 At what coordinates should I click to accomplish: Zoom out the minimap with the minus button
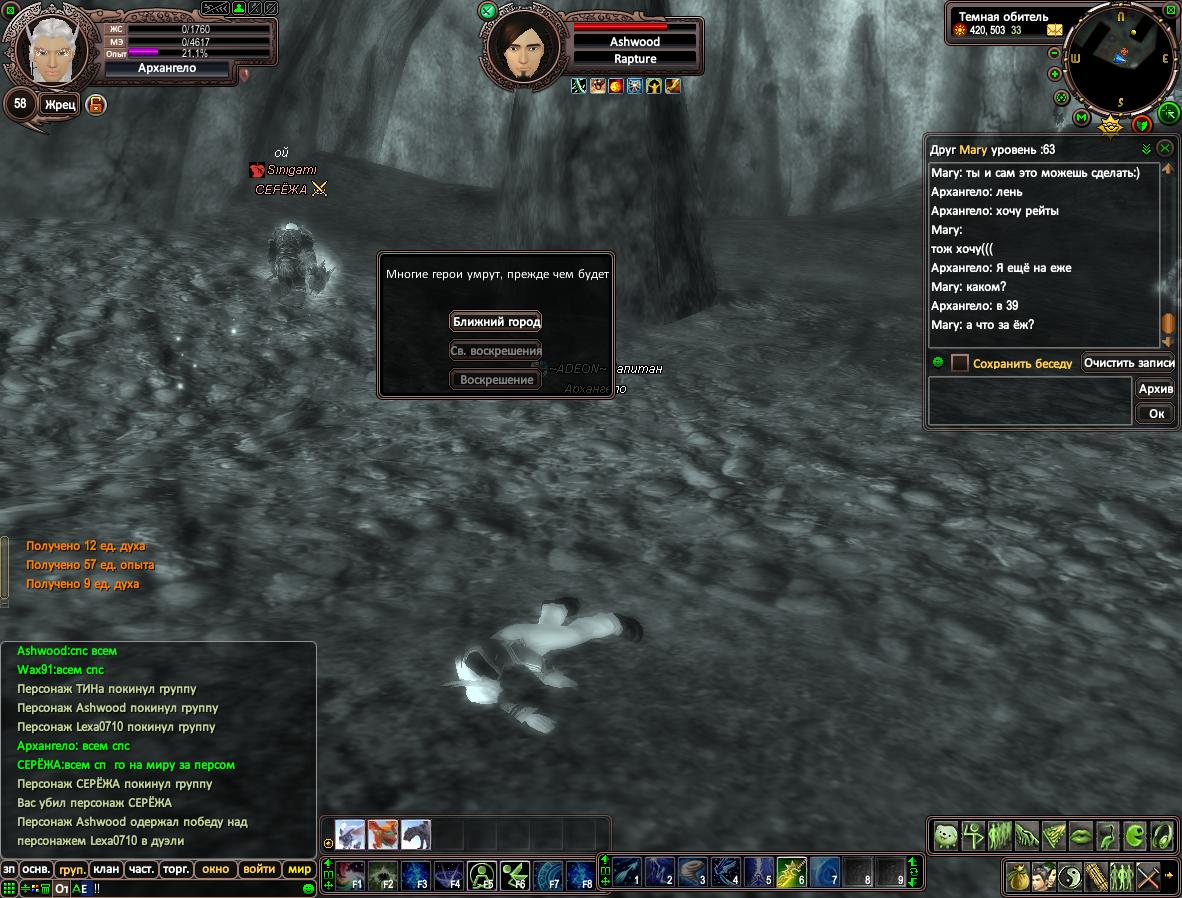(1055, 53)
